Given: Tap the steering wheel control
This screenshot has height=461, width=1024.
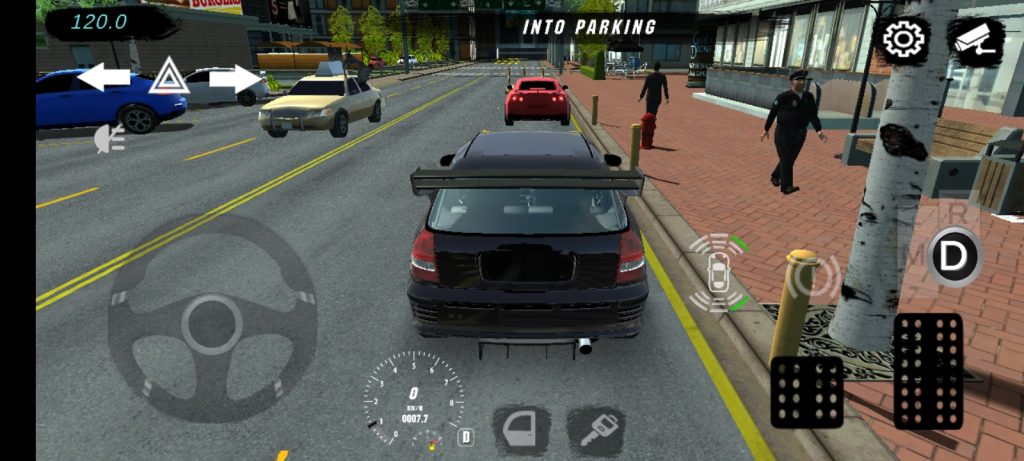Looking at the screenshot, I should coord(211,320).
